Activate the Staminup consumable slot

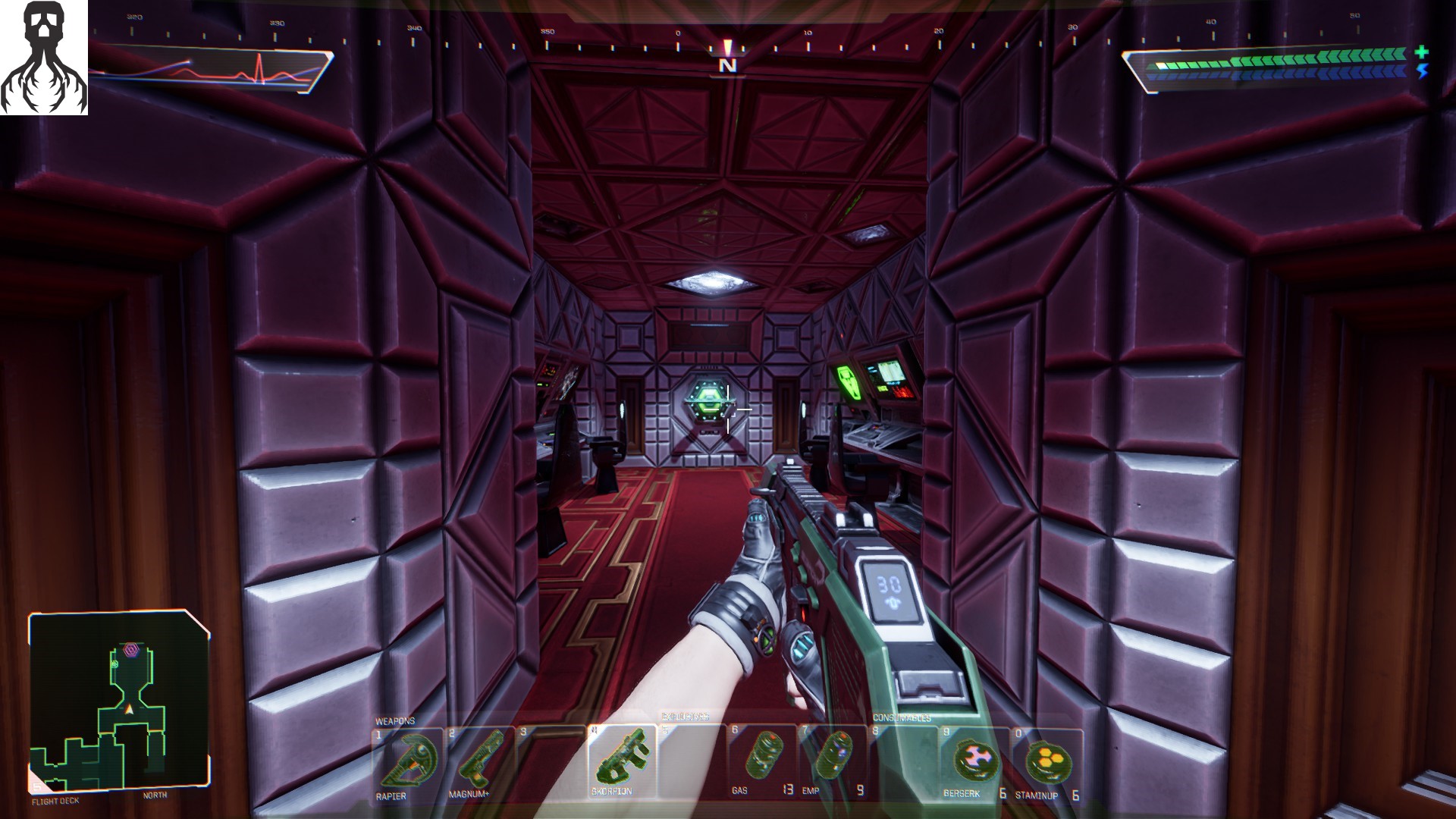[1046, 762]
